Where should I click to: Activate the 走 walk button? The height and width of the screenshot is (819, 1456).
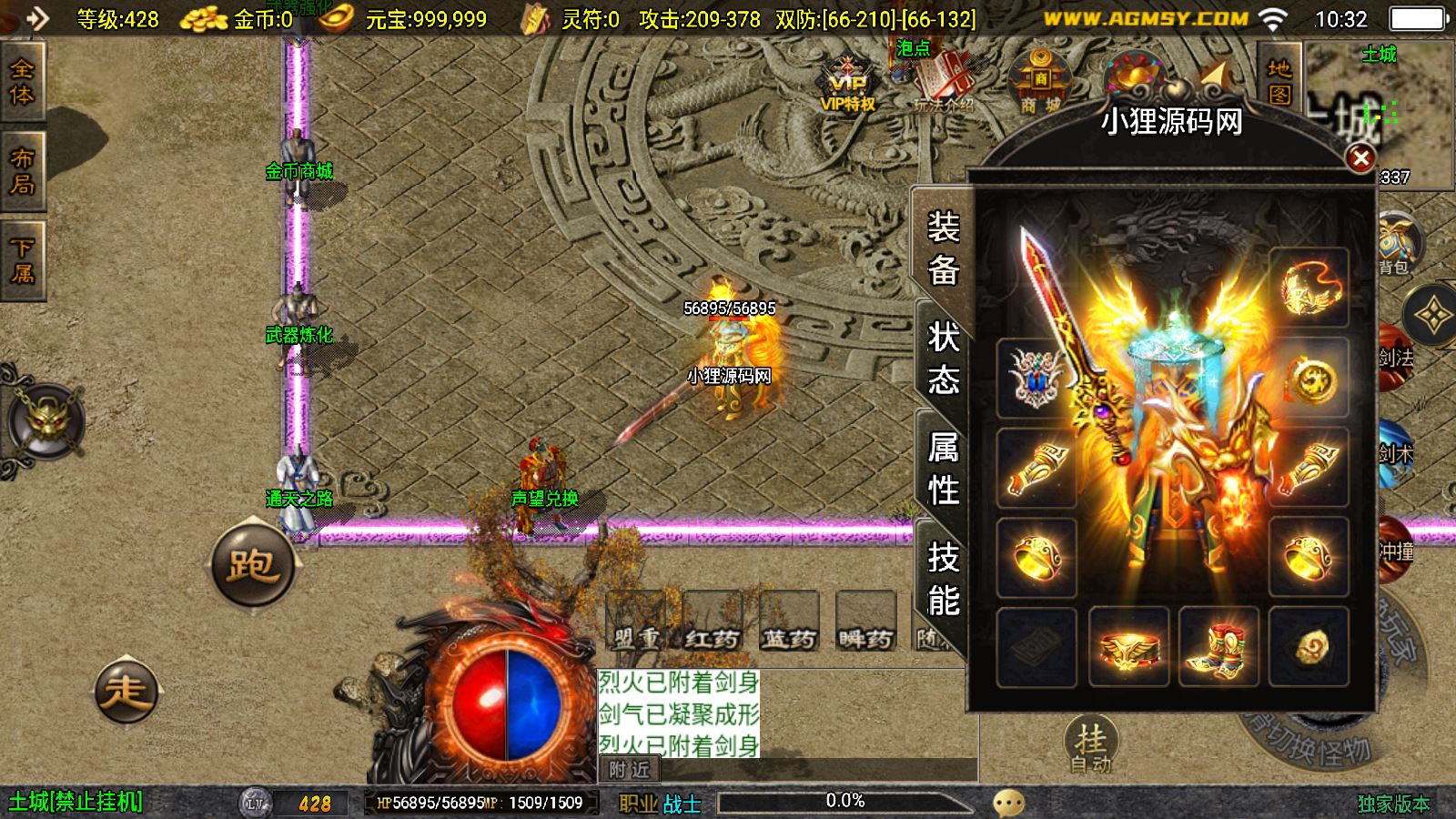tap(126, 691)
